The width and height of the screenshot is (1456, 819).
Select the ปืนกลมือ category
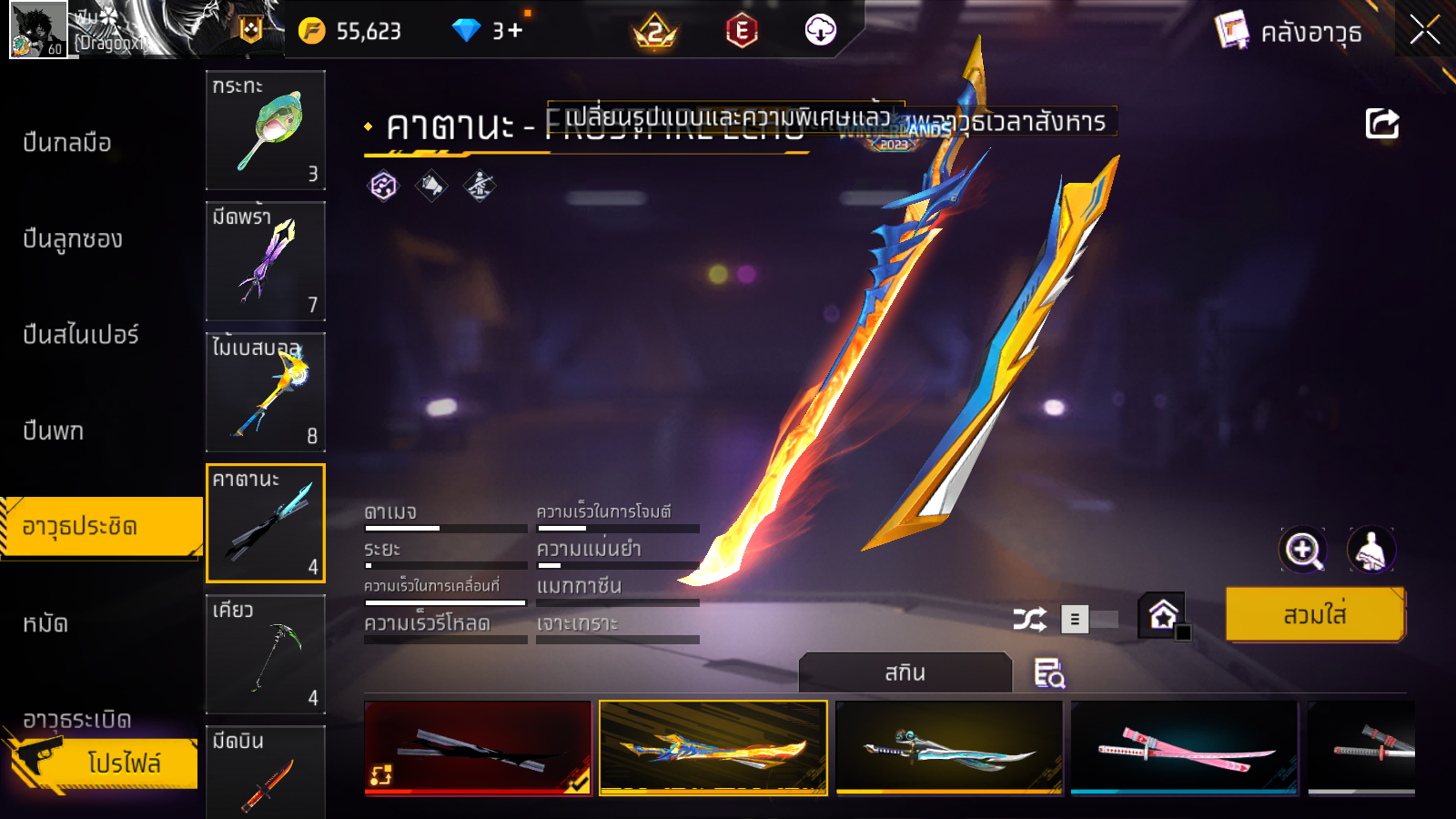(x=67, y=143)
